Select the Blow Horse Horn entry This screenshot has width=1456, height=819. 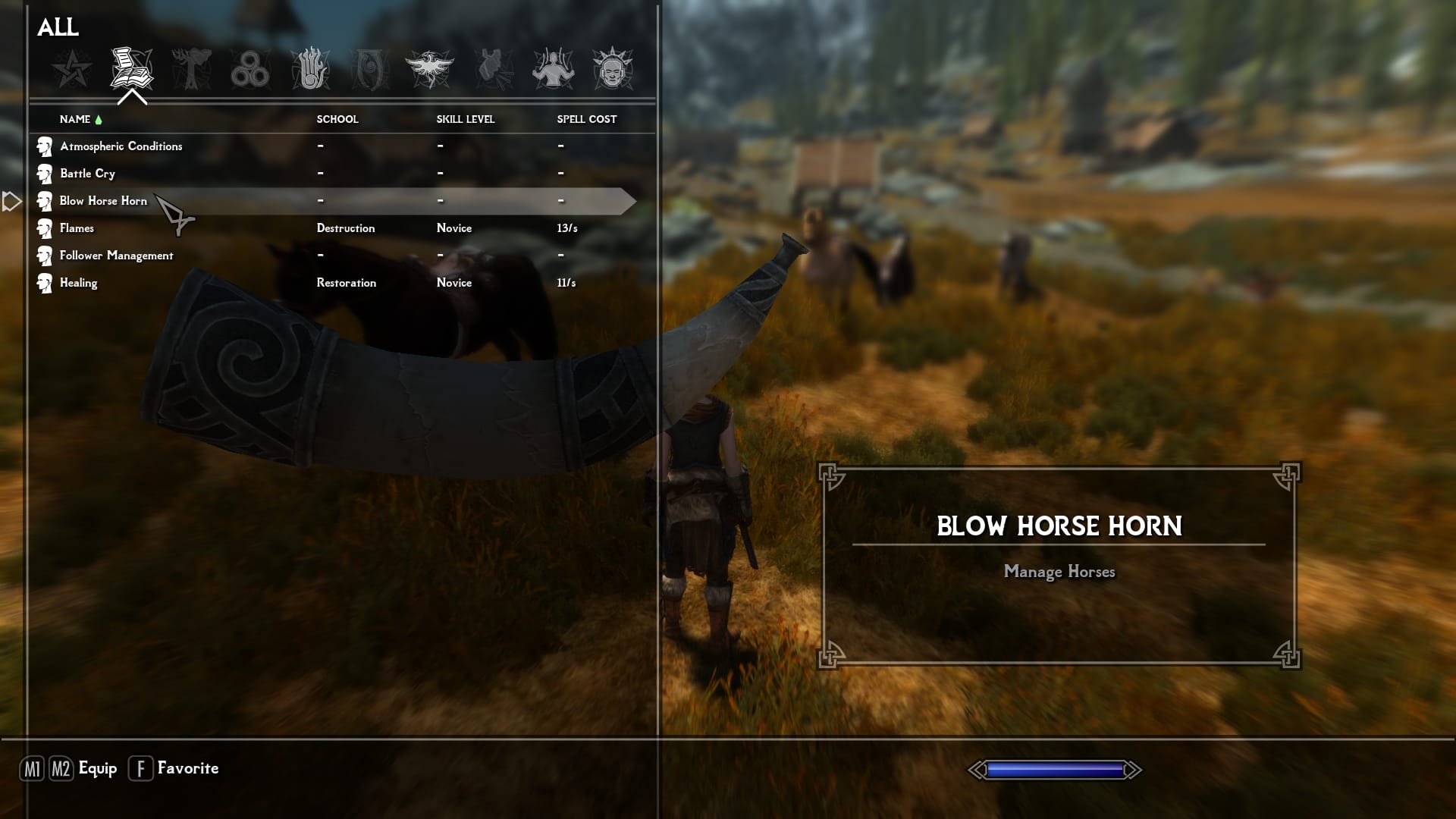pos(103,201)
